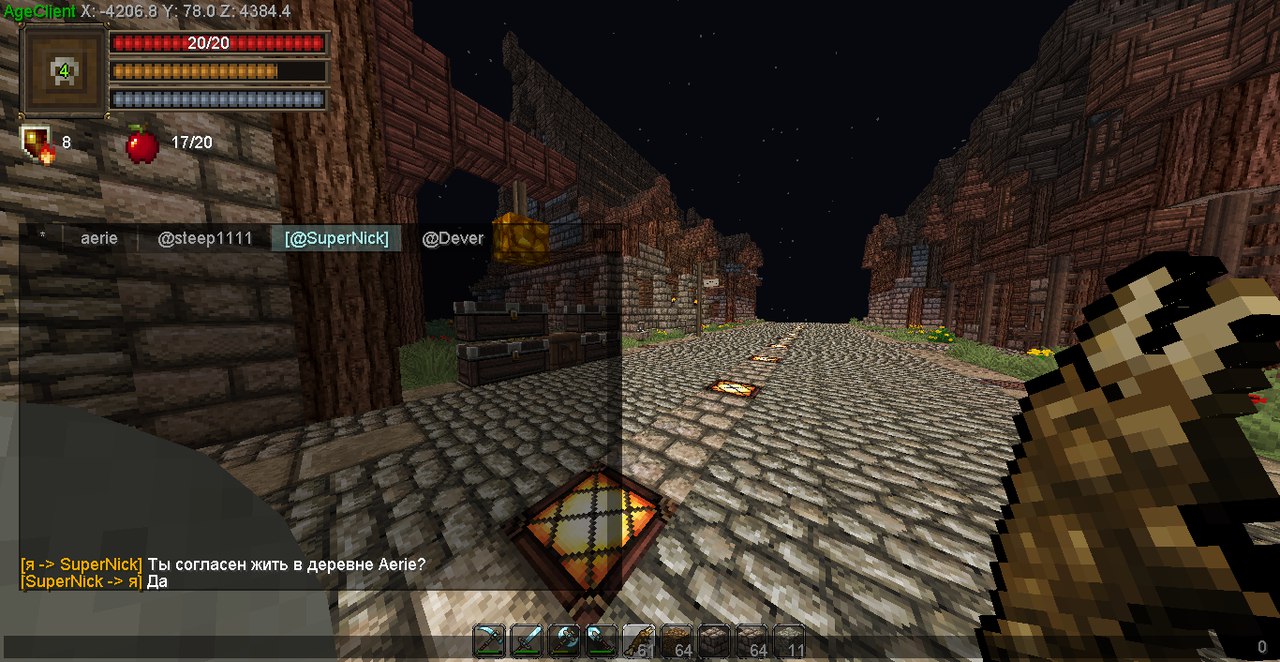Click the skull level portrait frame
Screen dimensions: 1280x662
point(64,72)
